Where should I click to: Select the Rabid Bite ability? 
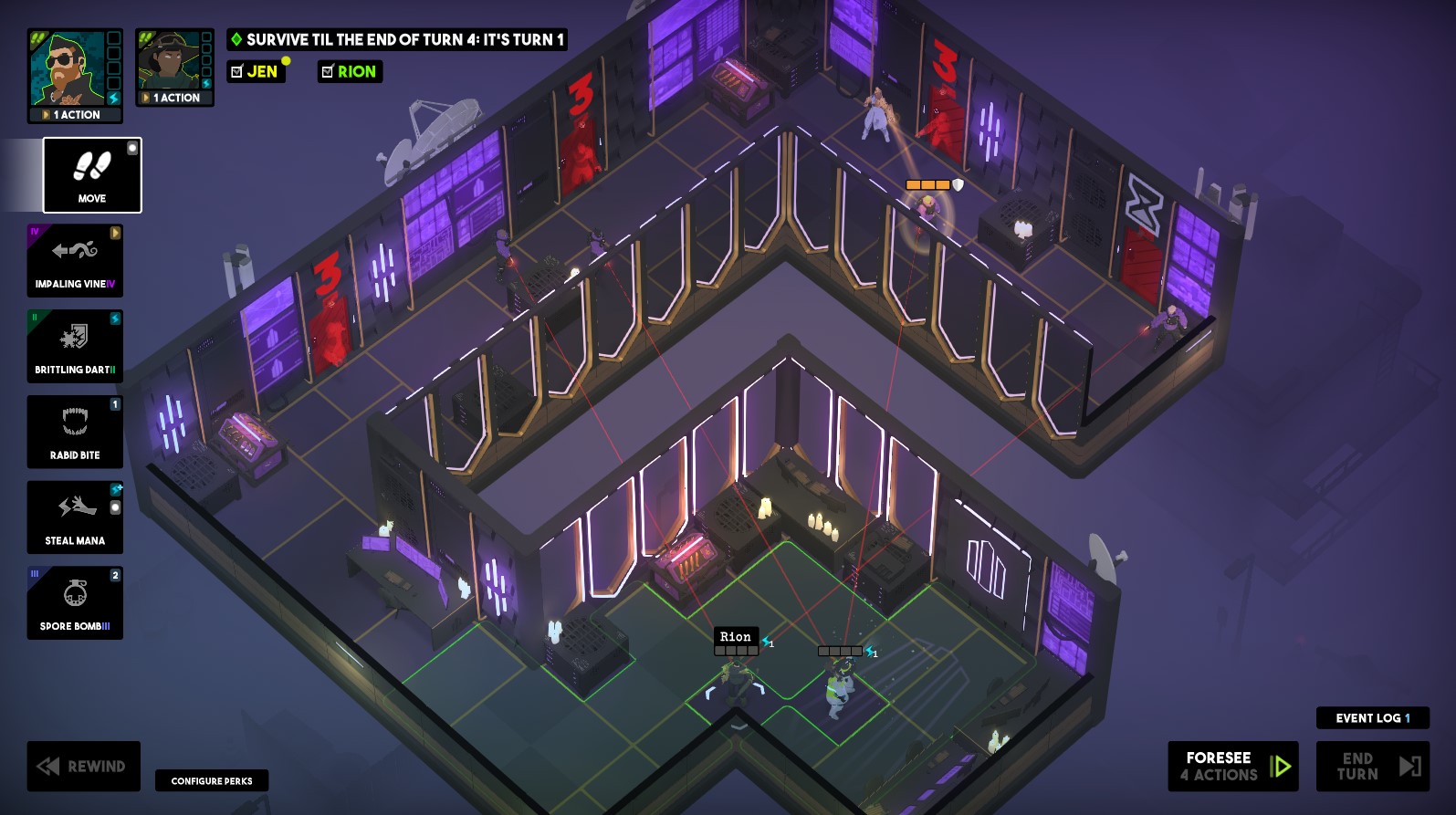point(74,431)
